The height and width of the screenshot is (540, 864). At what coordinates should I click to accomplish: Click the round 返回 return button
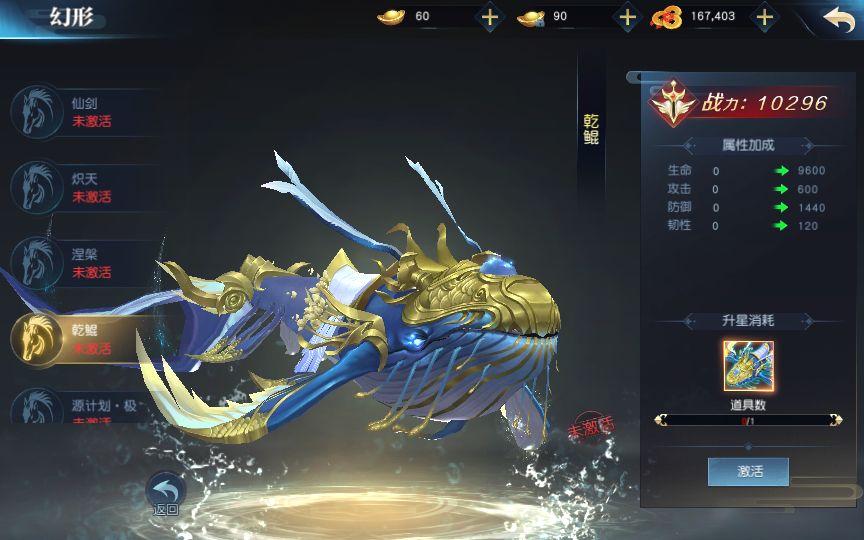(166, 493)
